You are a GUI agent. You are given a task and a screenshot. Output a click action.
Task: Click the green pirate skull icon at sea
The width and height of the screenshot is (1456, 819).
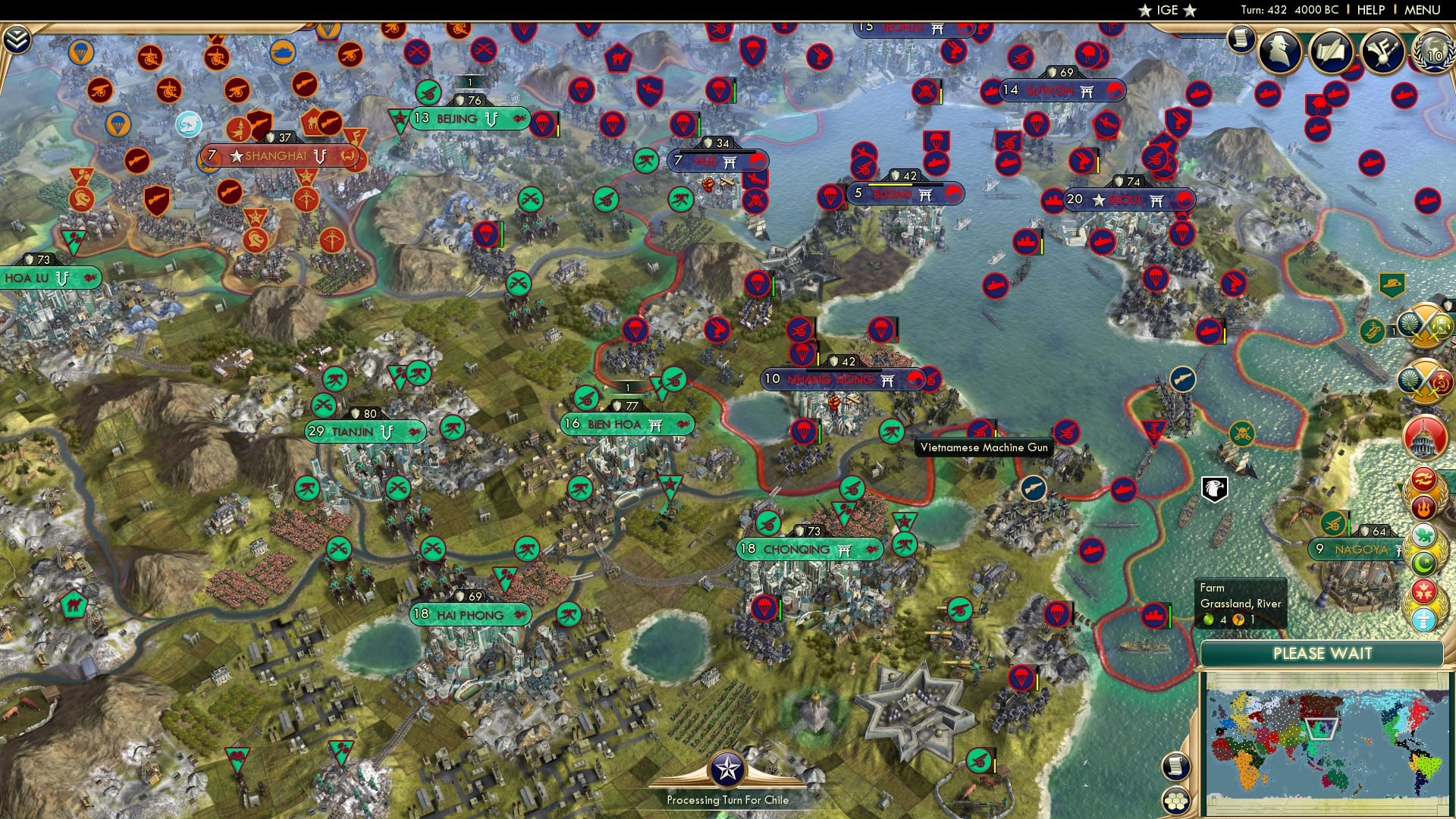(x=1241, y=433)
